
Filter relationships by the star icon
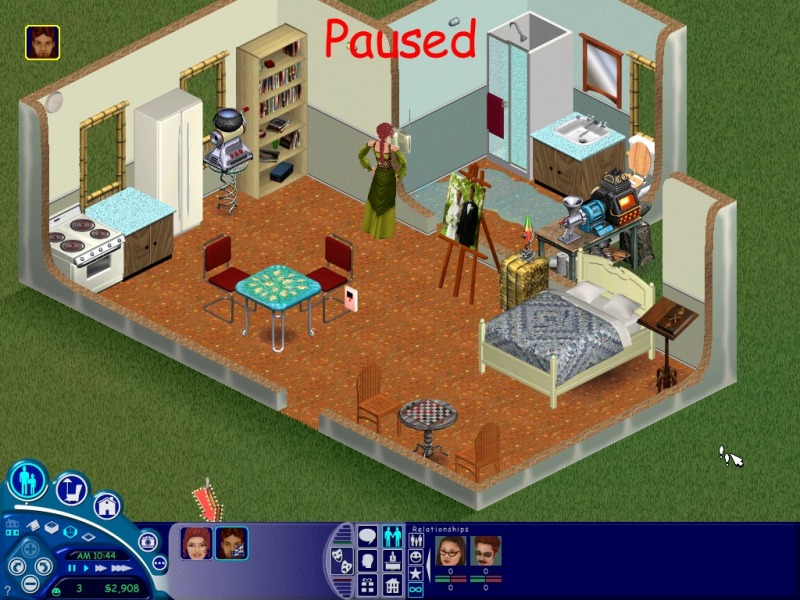[415, 571]
